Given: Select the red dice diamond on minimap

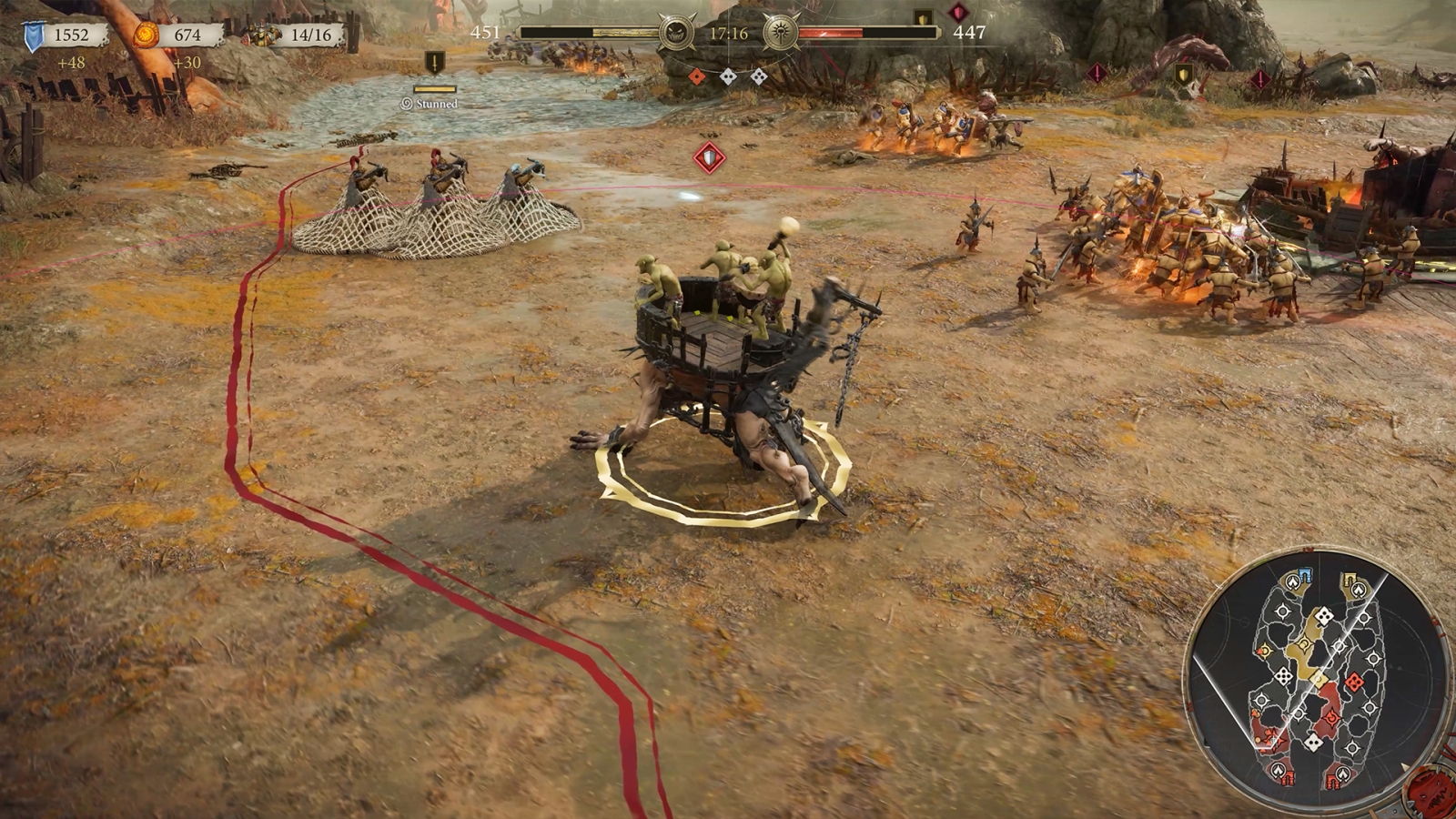Looking at the screenshot, I should tap(1354, 681).
